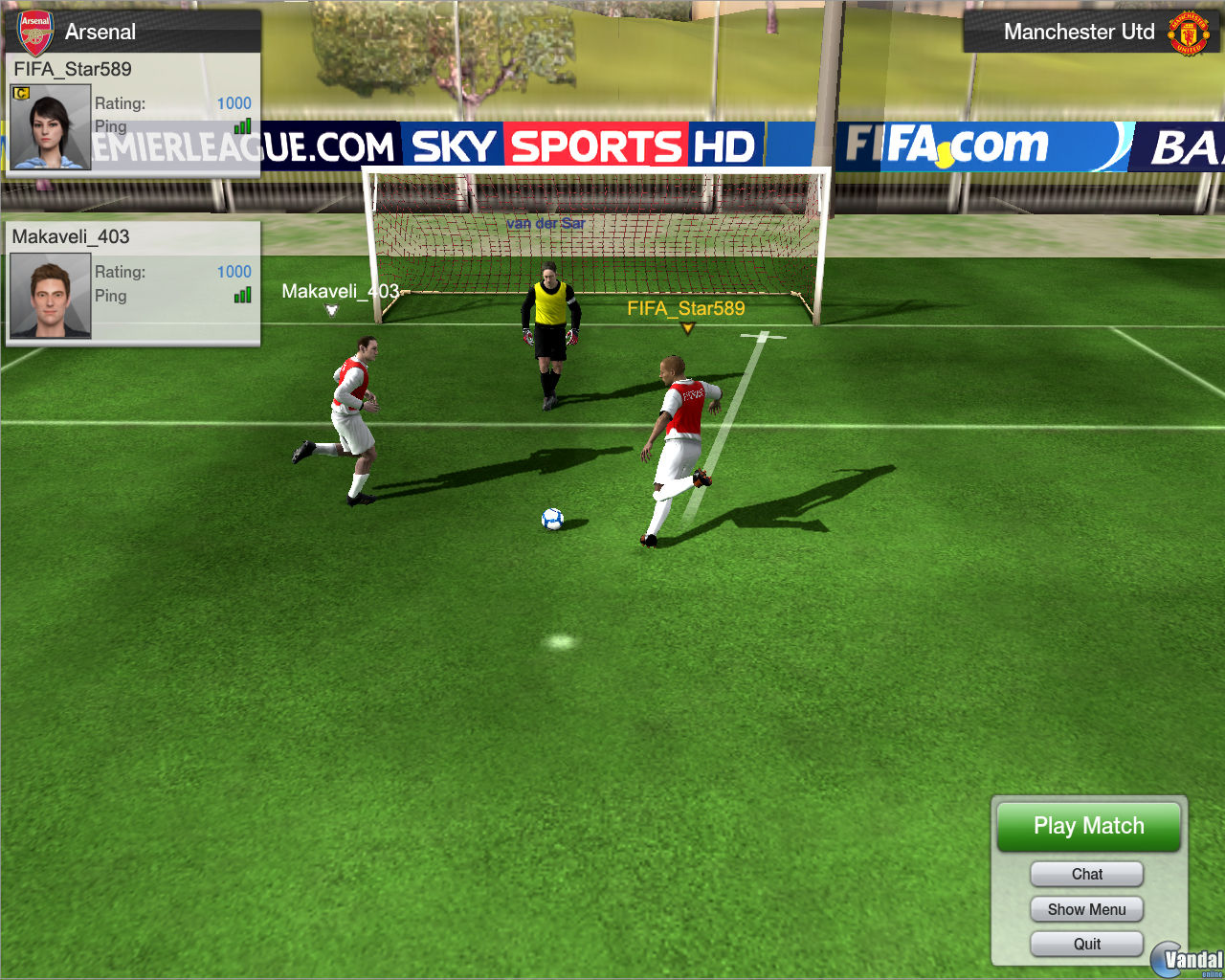Click the goalkeeper label van der Sar

click(547, 222)
